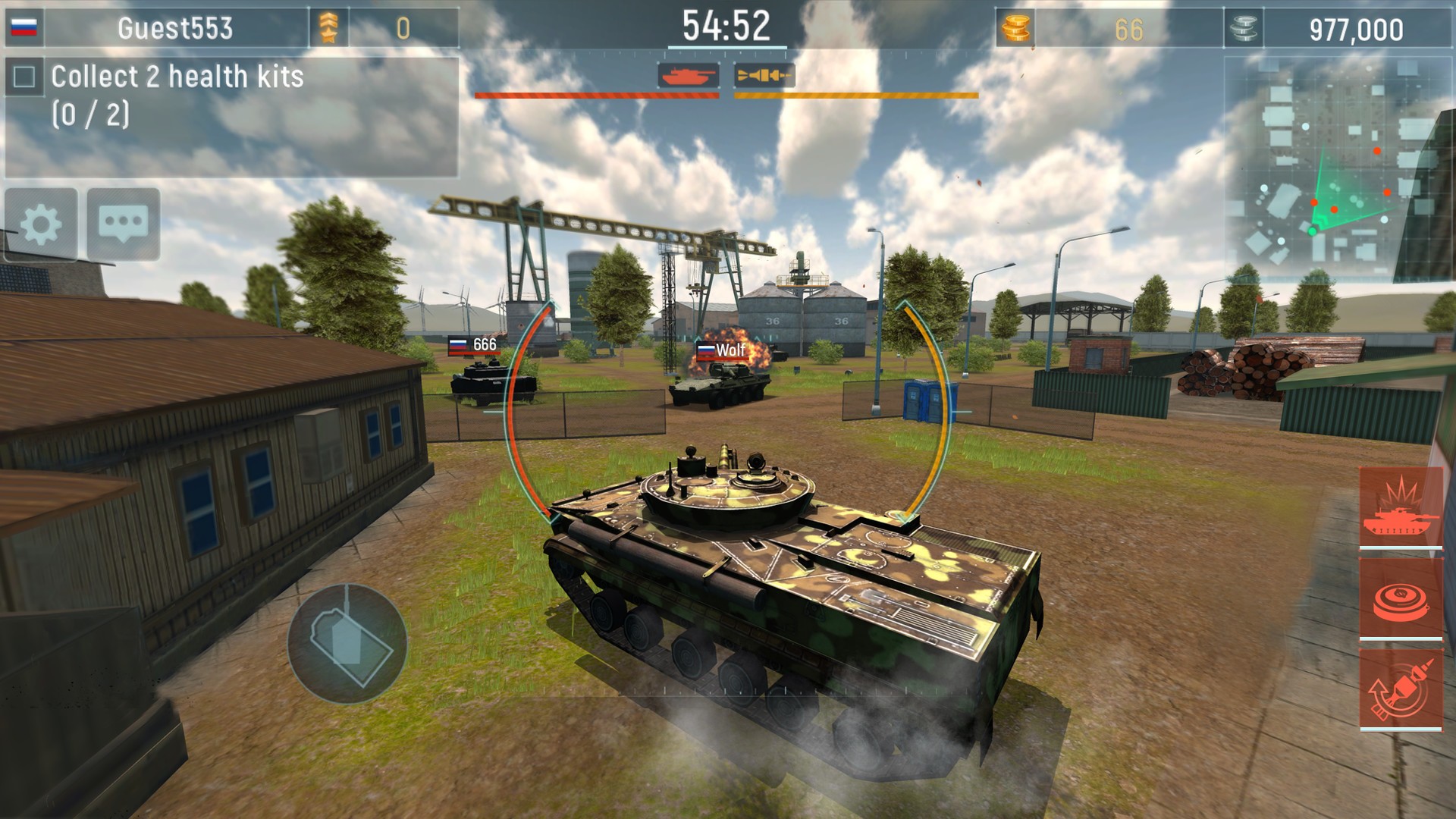Select the enemy nameplate 666
Screen dimensions: 1456x819
pos(475,344)
